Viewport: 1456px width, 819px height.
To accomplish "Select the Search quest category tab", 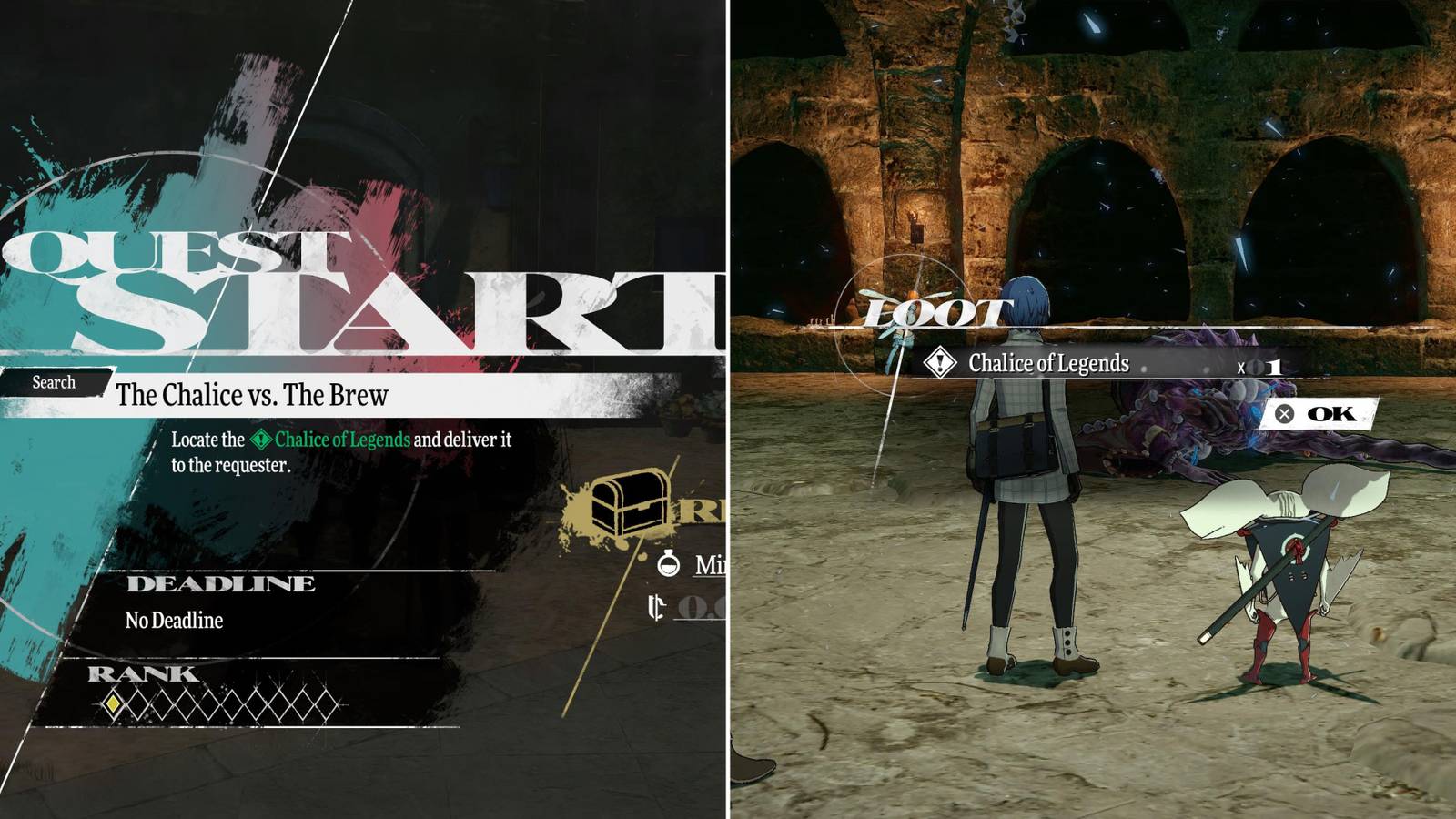I will point(53,382).
